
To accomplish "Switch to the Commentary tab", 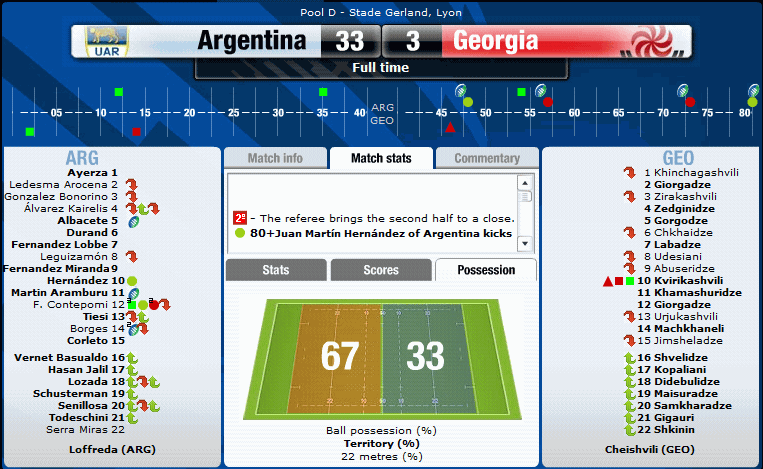I will [x=486, y=158].
